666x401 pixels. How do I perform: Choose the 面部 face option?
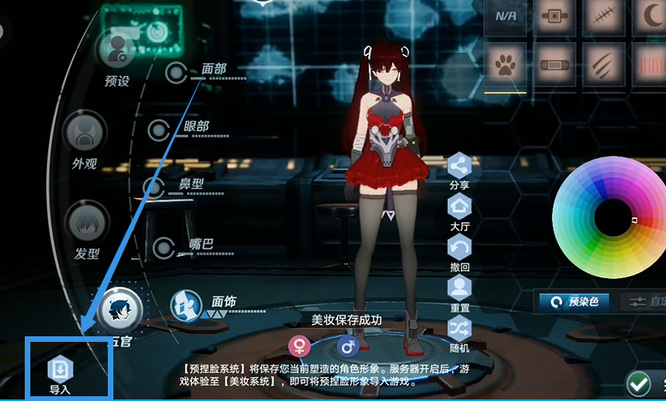[x=178, y=72]
